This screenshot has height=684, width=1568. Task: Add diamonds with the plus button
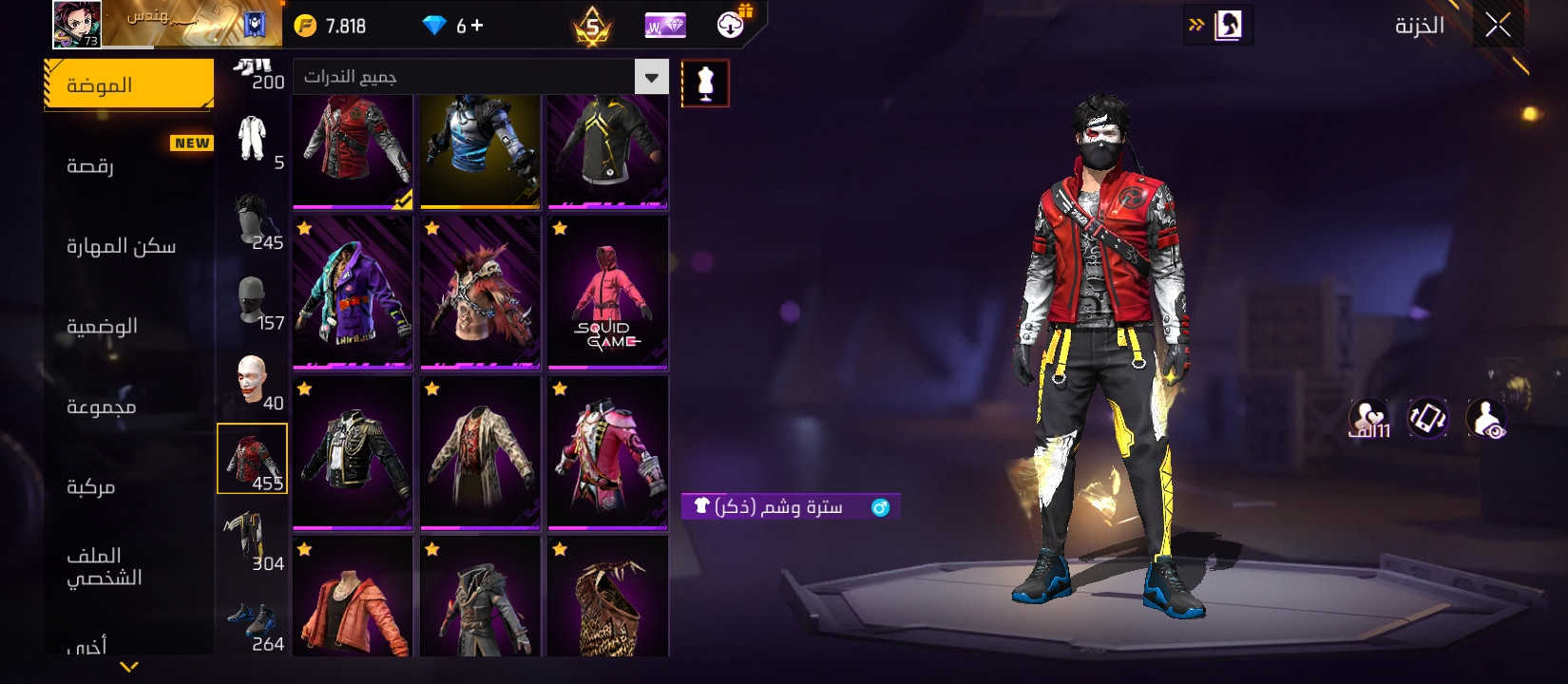[x=477, y=26]
